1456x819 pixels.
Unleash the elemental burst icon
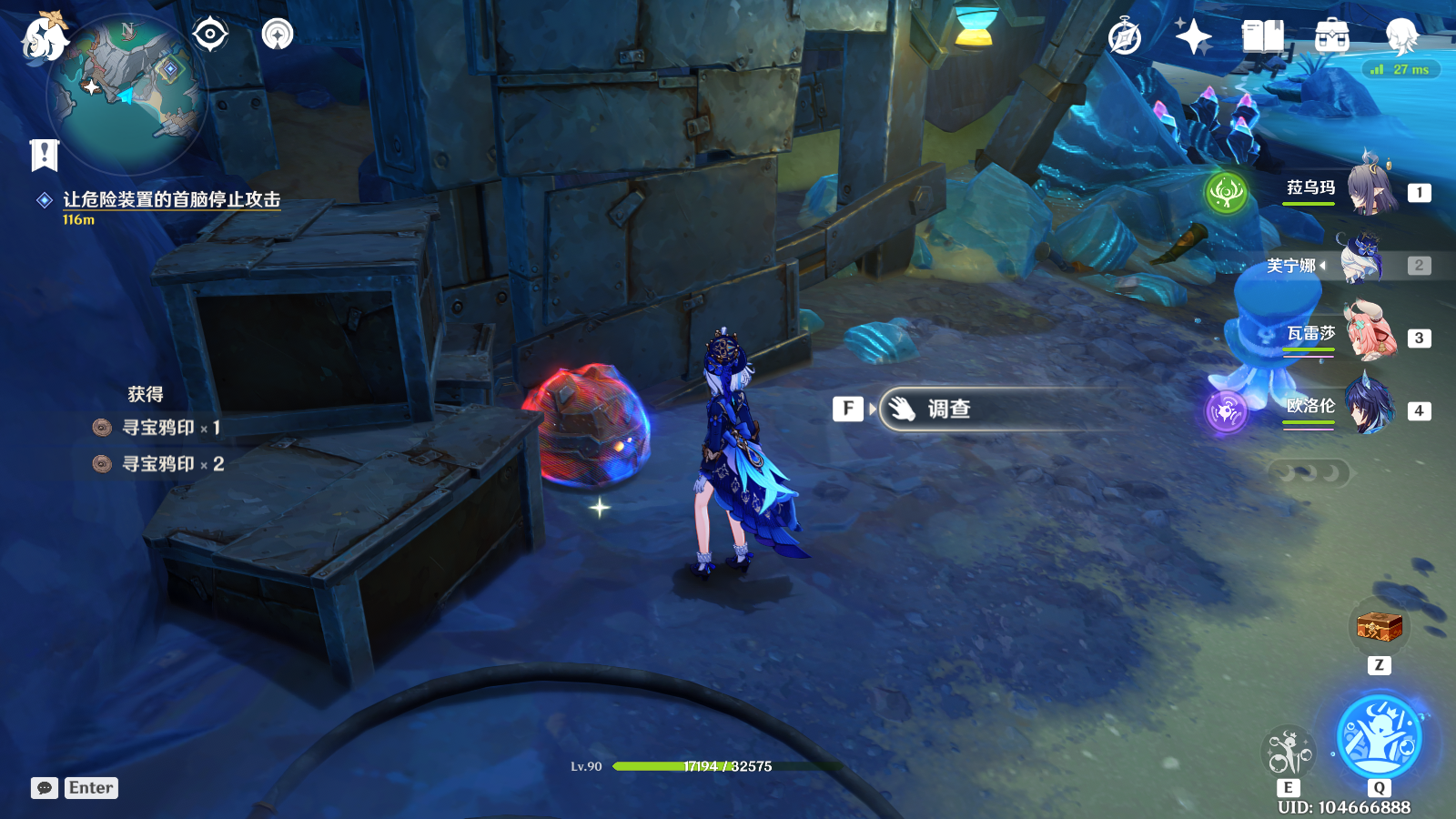tap(1379, 736)
